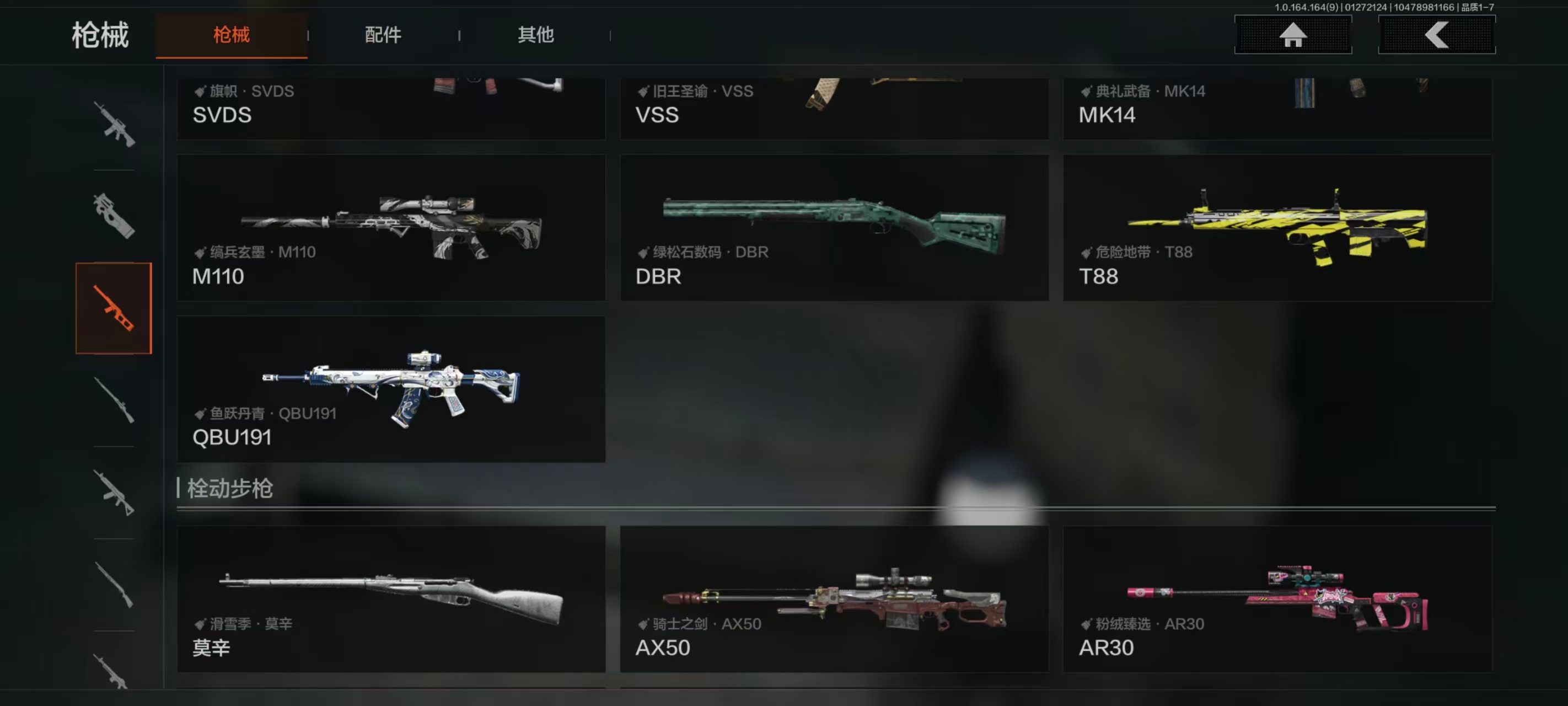The width and height of the screenshot is (1568, 706).
Task: Pick the turquoise DBR card
Action: pyautogui.click(x=834, y=227)
